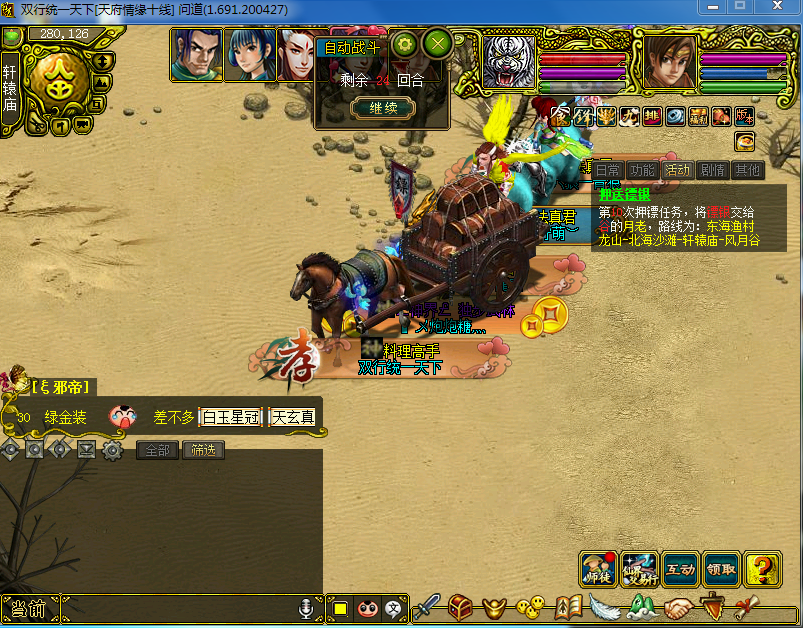803x628 pixels.
Task: Show the 其他 quest tab
Action: [746, 170]
